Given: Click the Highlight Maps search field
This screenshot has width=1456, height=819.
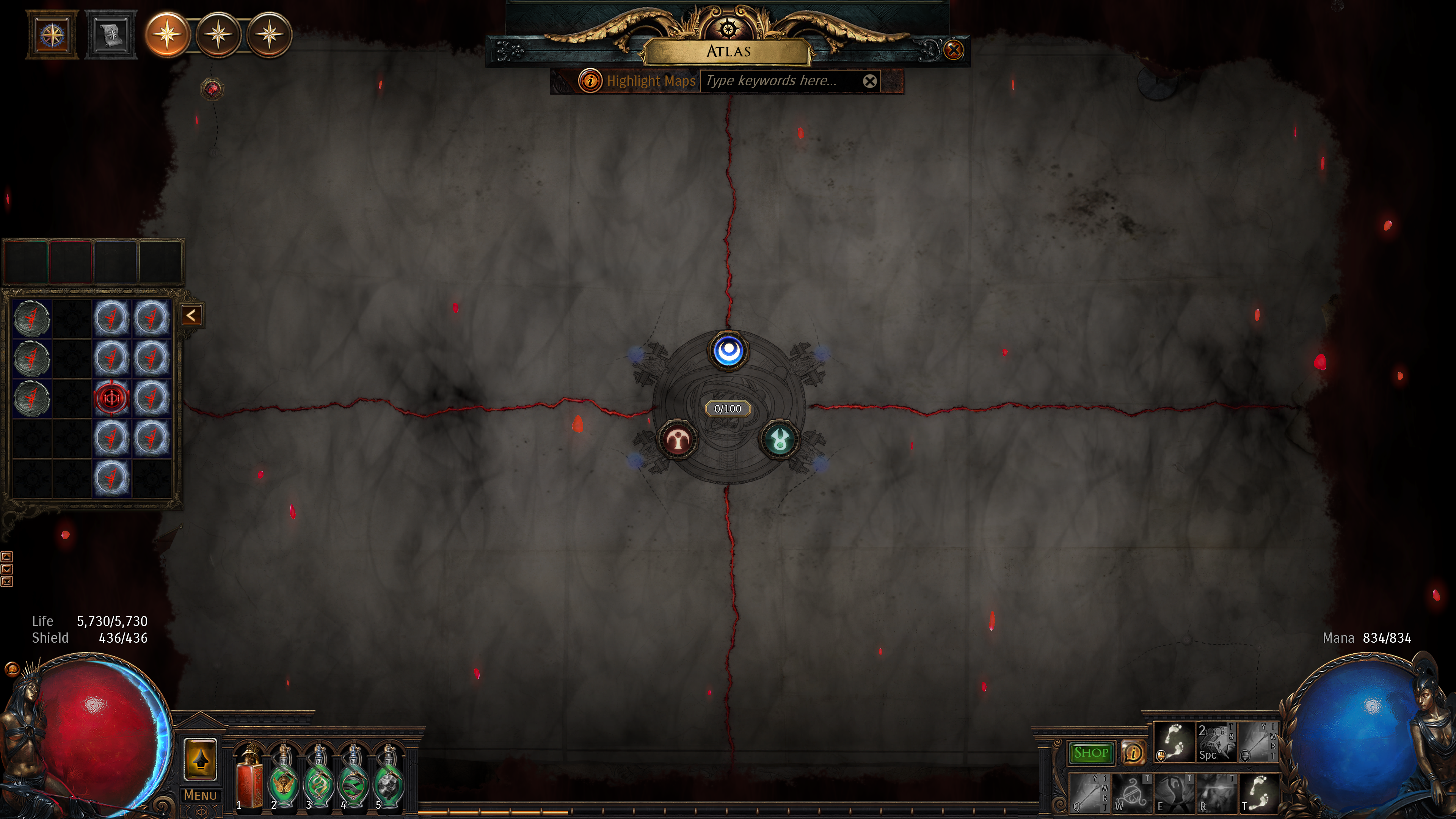Looking at the screenshot, I should [x=780, y=81].
